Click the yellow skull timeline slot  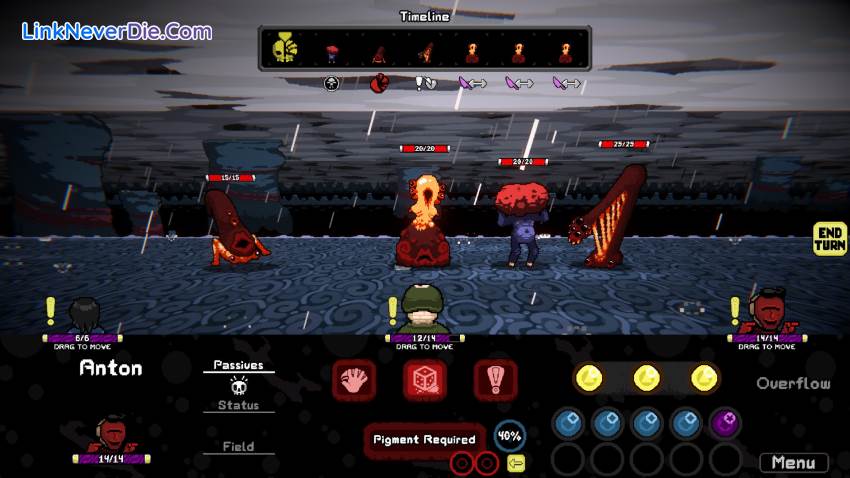click(286, 47)
